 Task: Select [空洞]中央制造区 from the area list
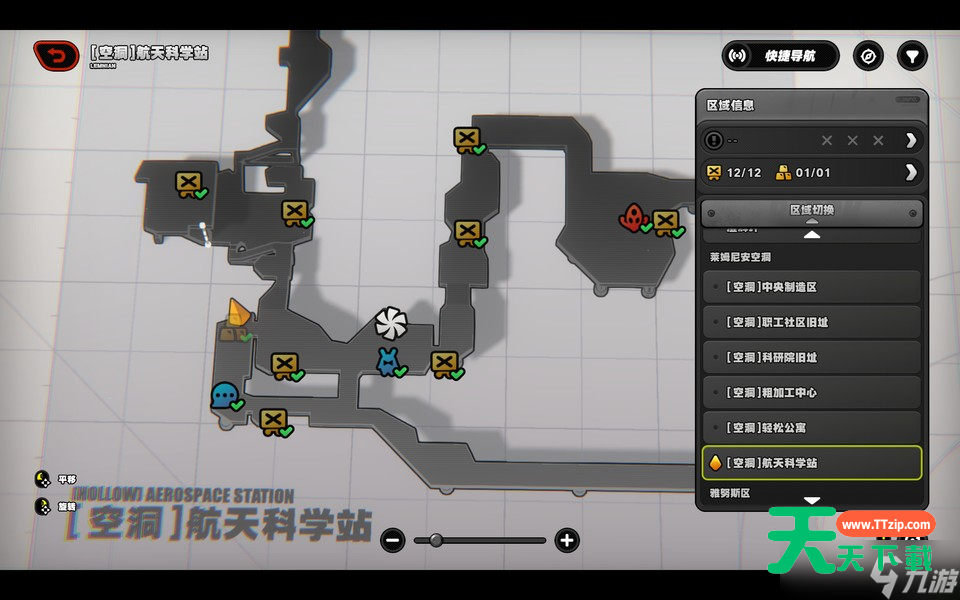pyautogui.click(x=811, y=287)
